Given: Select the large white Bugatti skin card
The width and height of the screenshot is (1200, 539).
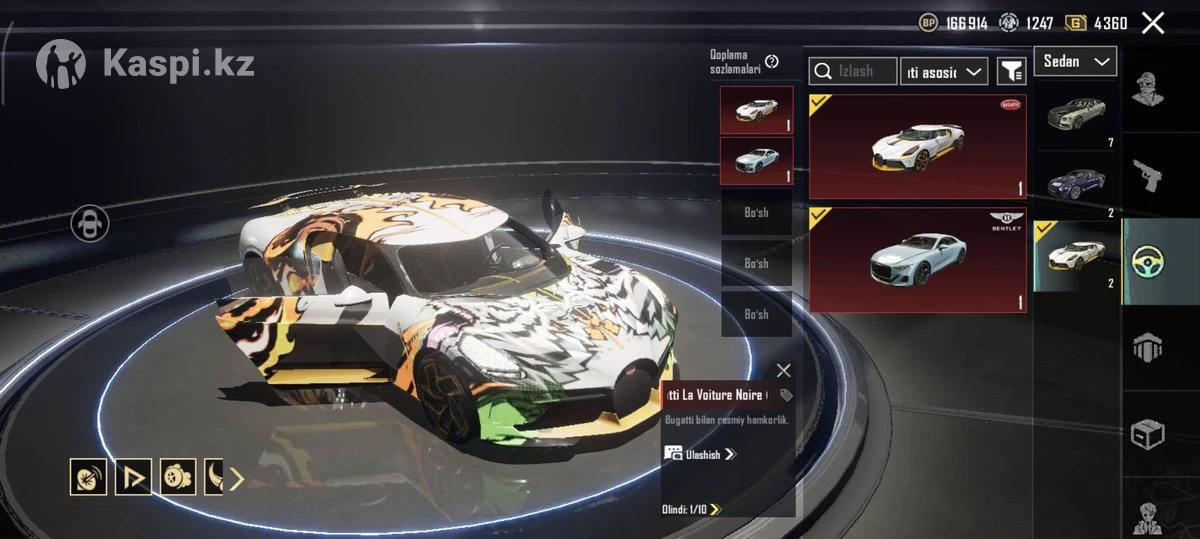Looking at the screenshot, I should coord(917,148).
